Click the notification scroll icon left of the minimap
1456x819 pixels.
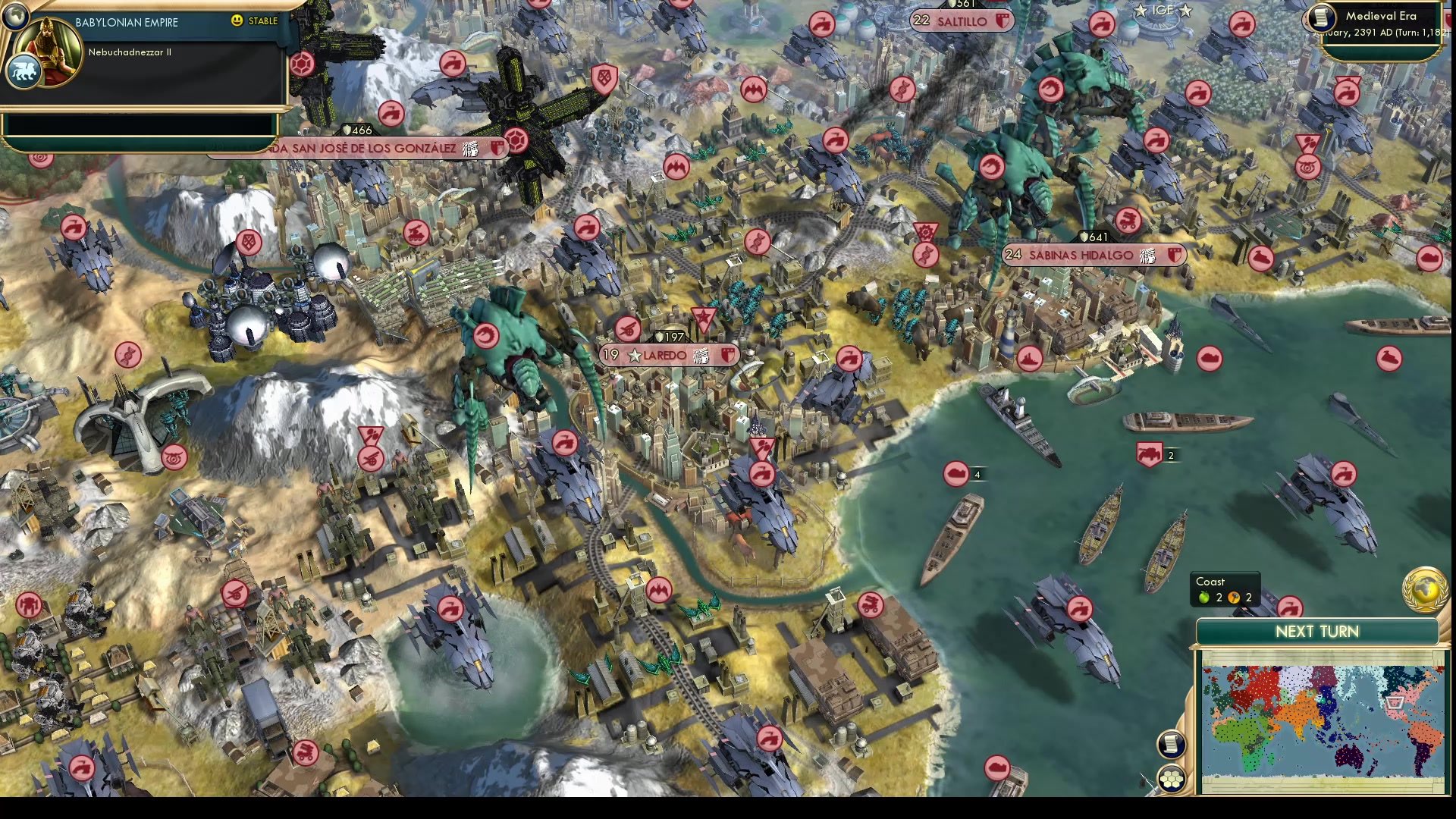1172,744
